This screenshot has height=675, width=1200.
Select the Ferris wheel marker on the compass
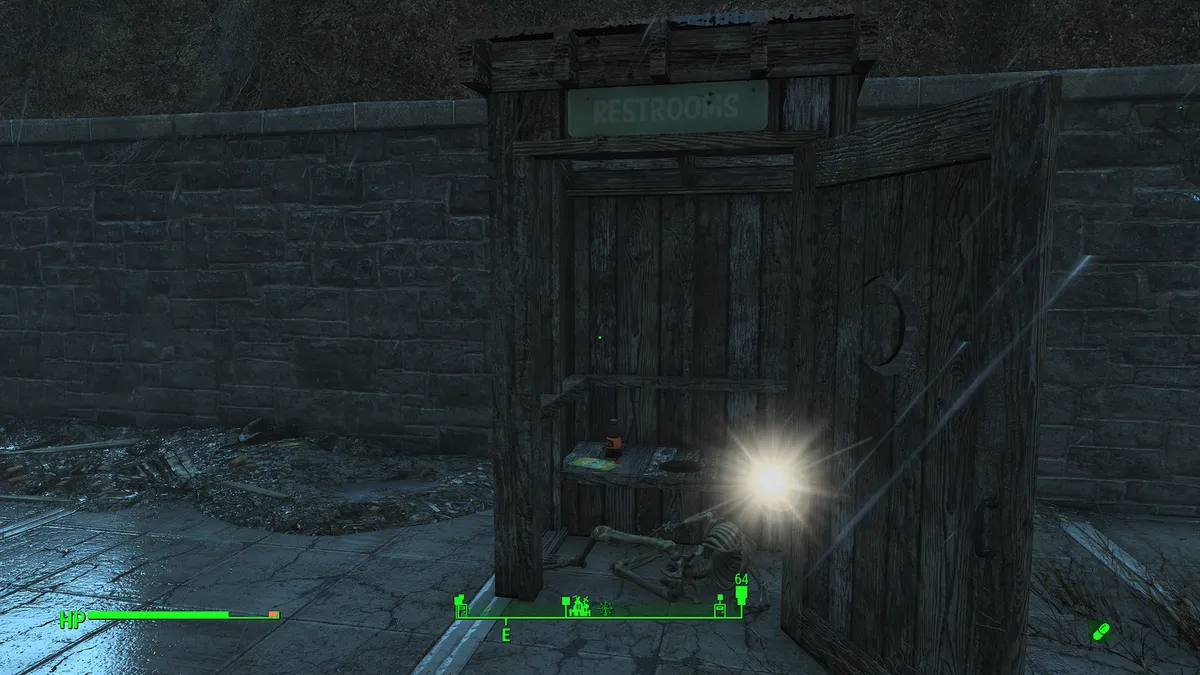pos(605,607)
